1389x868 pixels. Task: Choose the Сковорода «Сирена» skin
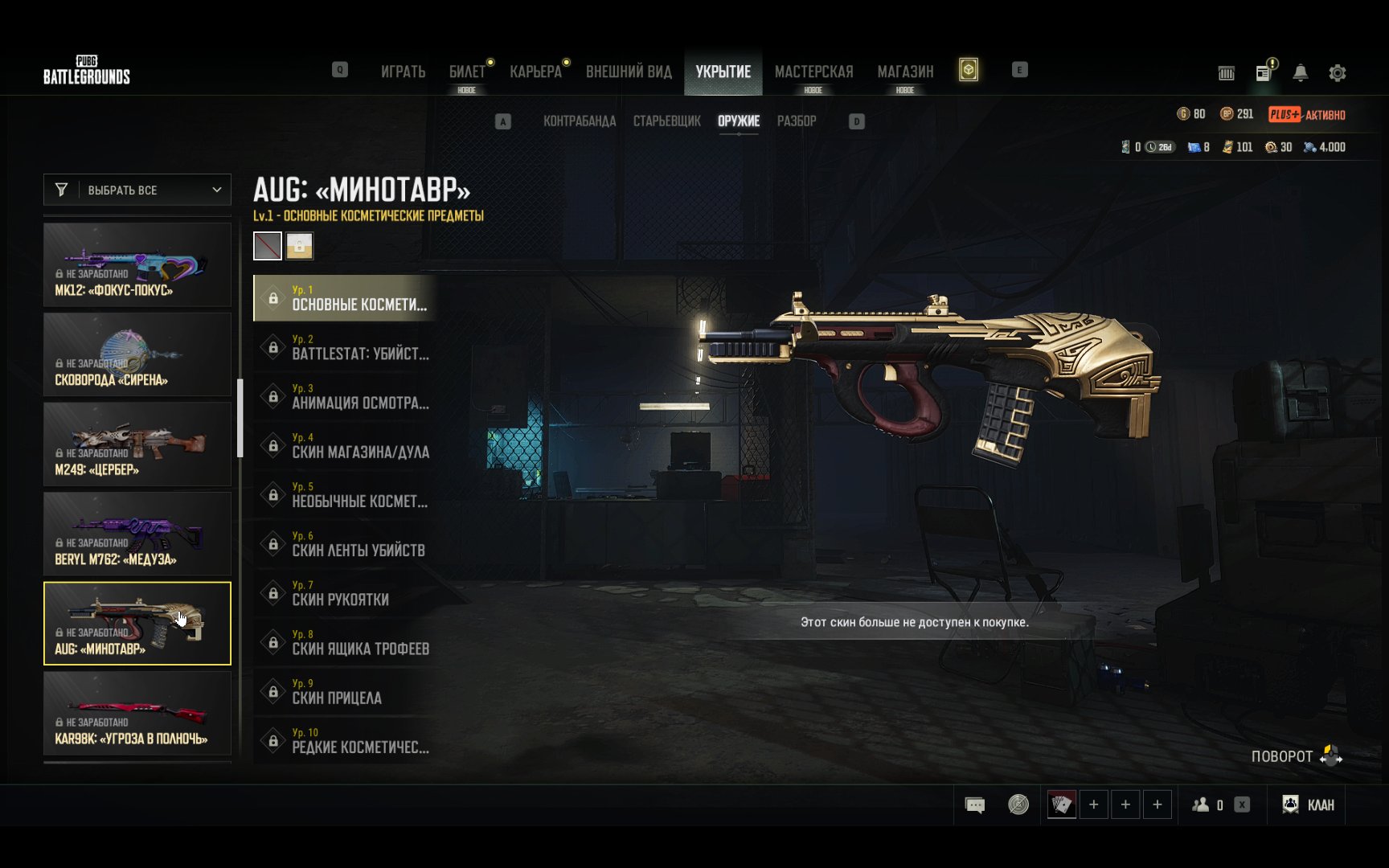point(137,354)
